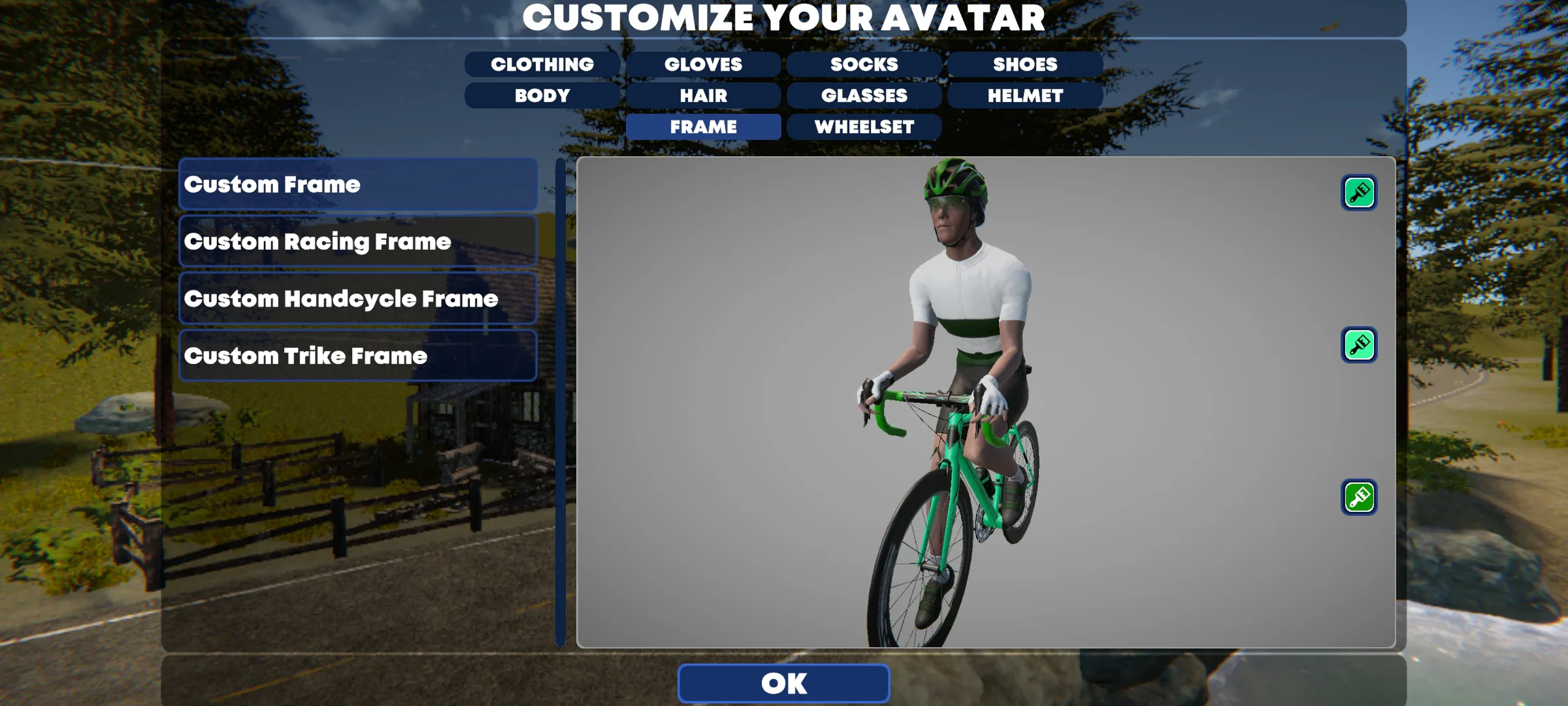Confirm avatar with the OK button
The image size is (1568, 706).
[x=783, y=683]
